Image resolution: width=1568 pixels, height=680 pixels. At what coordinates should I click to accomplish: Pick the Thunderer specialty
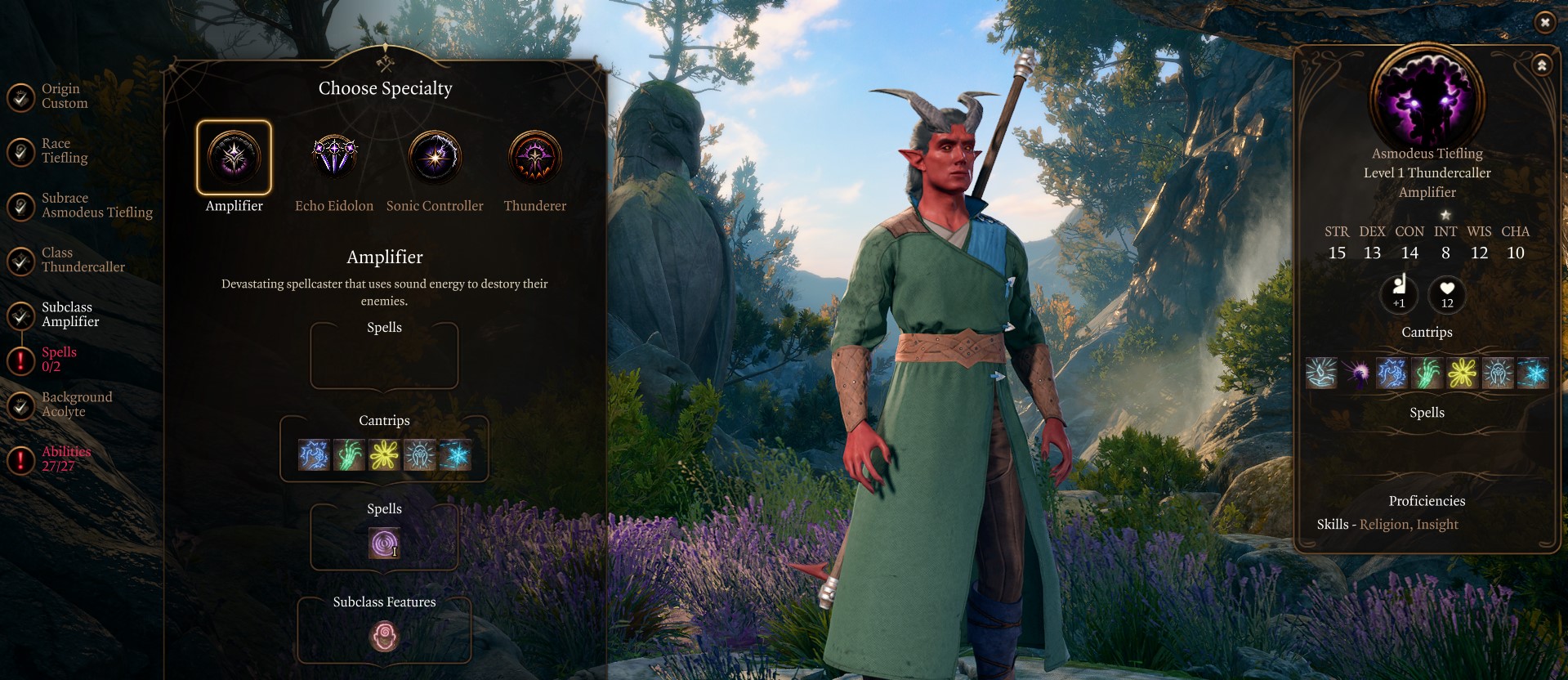535,158
